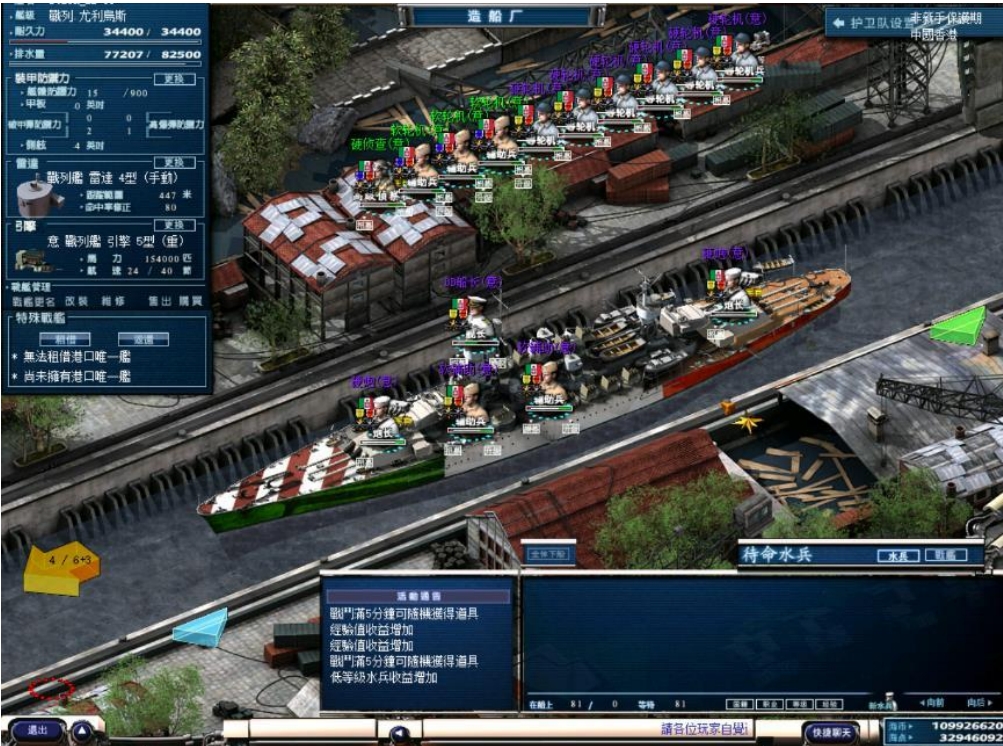Replace the radar with its 更換 button

pyautogui.click(x=174, y=162)
